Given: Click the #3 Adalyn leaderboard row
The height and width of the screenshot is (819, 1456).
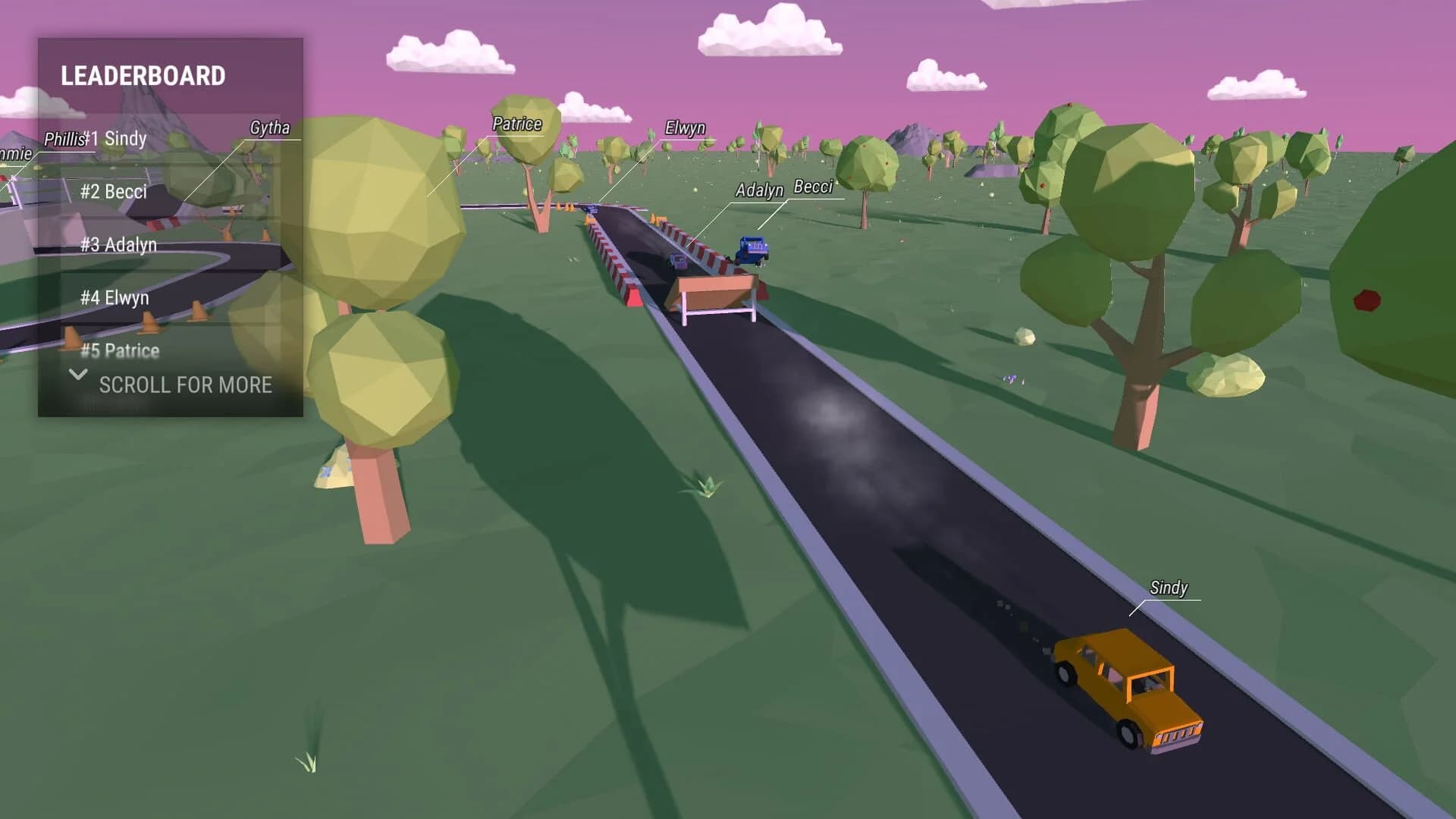Looking at the screenshot, I should tap(119, 245).
